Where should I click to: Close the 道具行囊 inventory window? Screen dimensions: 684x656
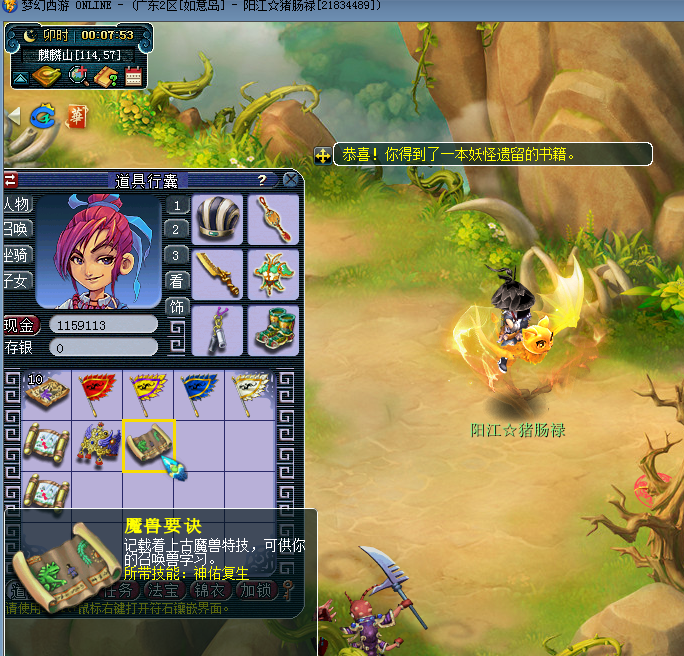291,180
